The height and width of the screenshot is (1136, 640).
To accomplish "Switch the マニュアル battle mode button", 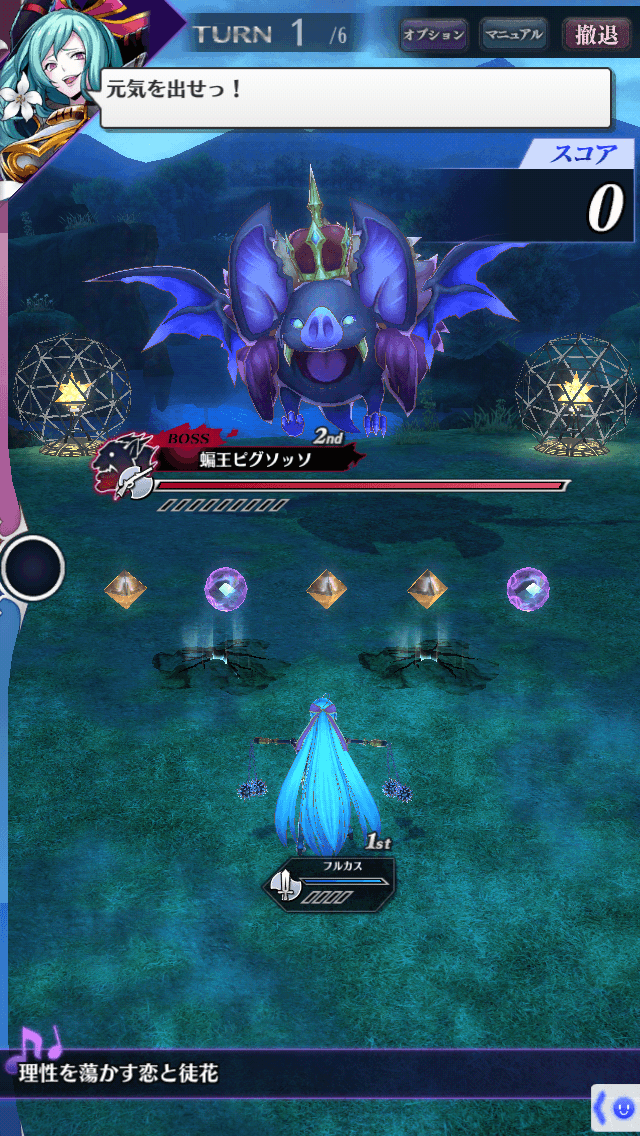I will (x=513, y=35).
